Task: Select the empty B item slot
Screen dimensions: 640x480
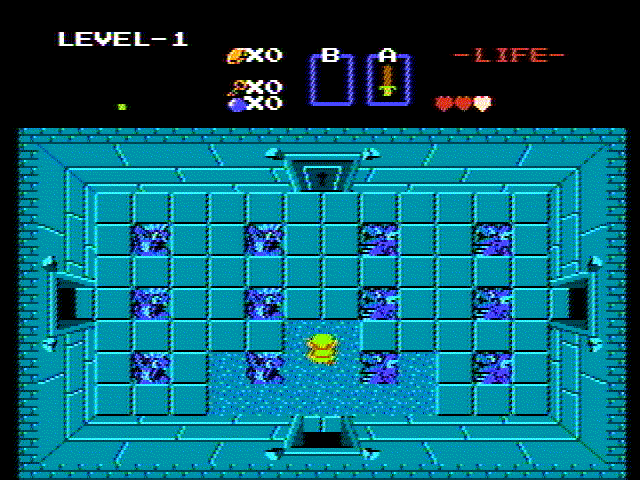Action: click(x=331, y=80)
